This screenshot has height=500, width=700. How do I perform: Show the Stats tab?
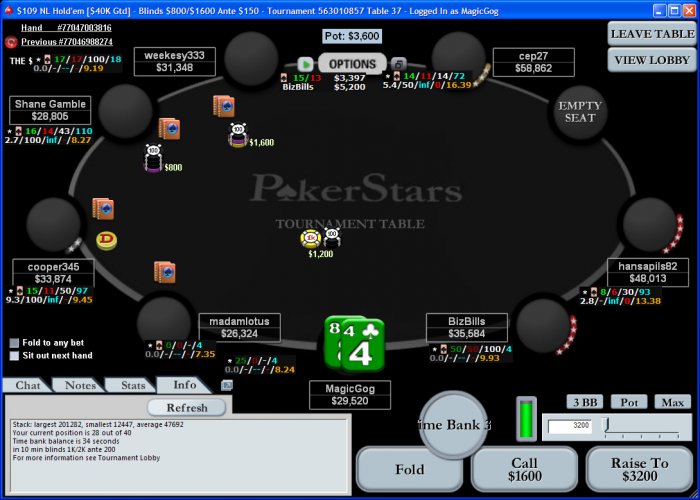coord(132,385)
